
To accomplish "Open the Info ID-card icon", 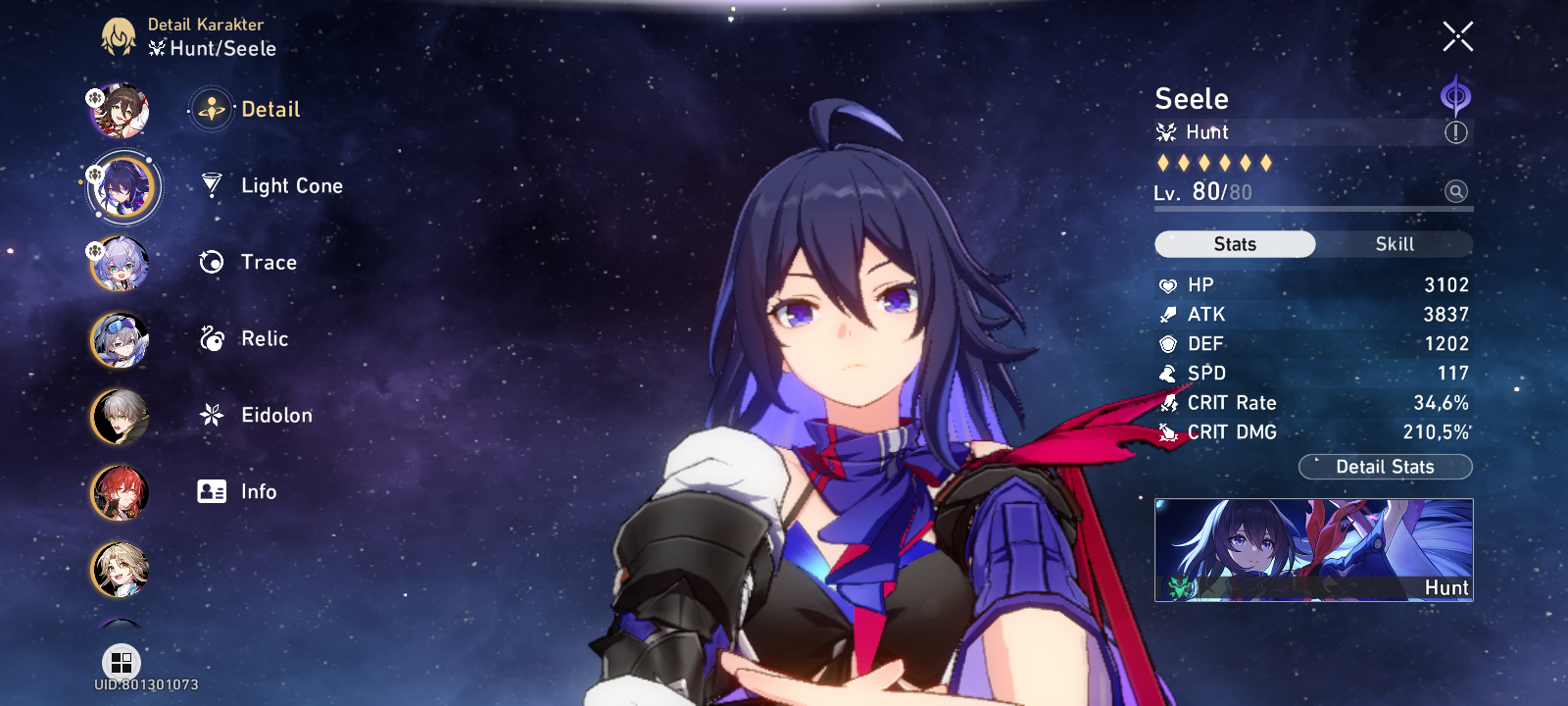I will (x=211, y=491).
